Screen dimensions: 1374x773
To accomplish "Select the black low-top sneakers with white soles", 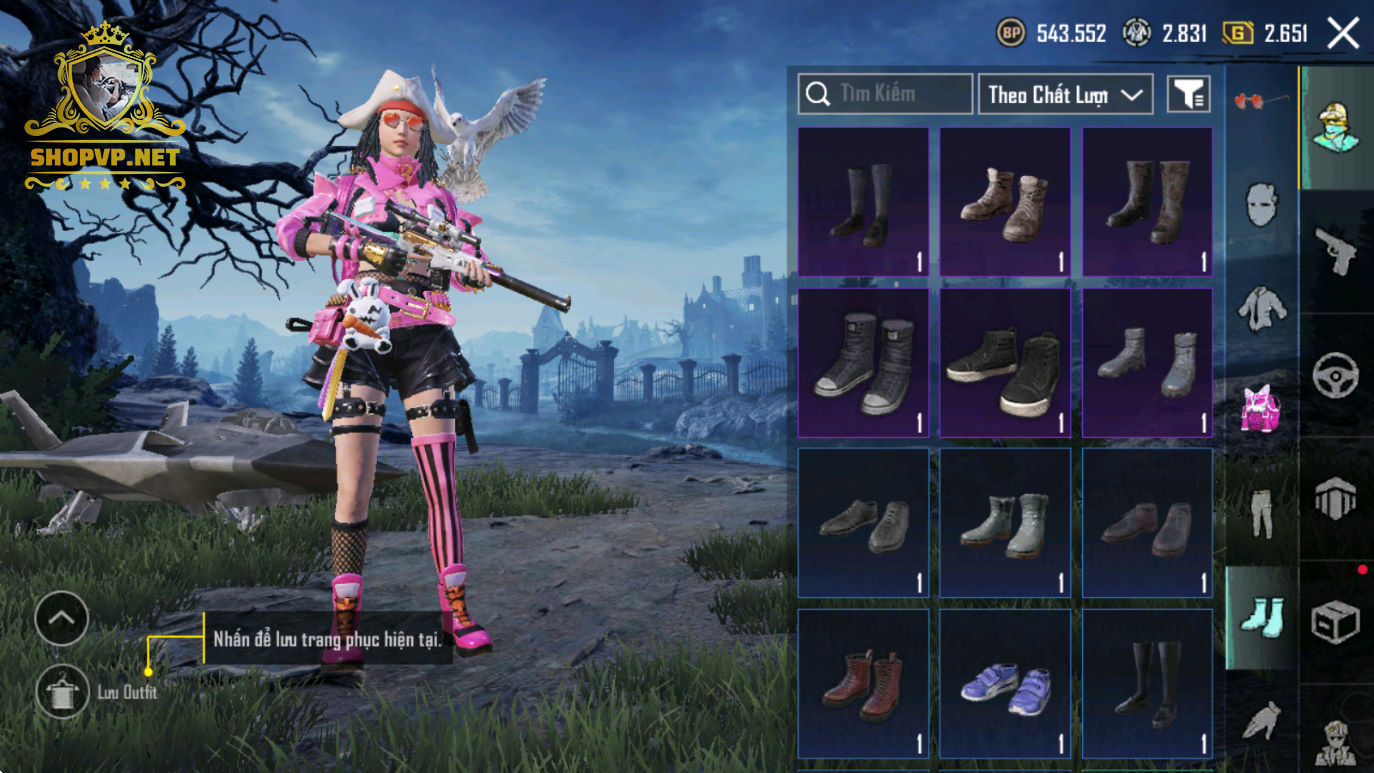I will (x=1005, y=363).
